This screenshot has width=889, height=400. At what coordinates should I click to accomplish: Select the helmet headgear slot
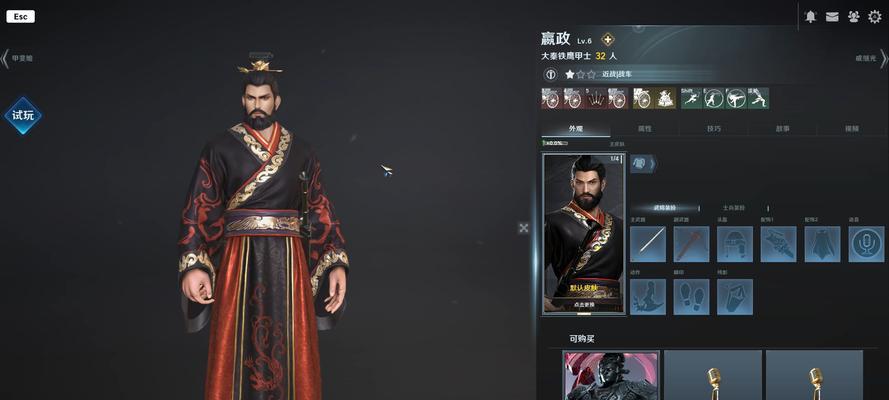(734, 244)
